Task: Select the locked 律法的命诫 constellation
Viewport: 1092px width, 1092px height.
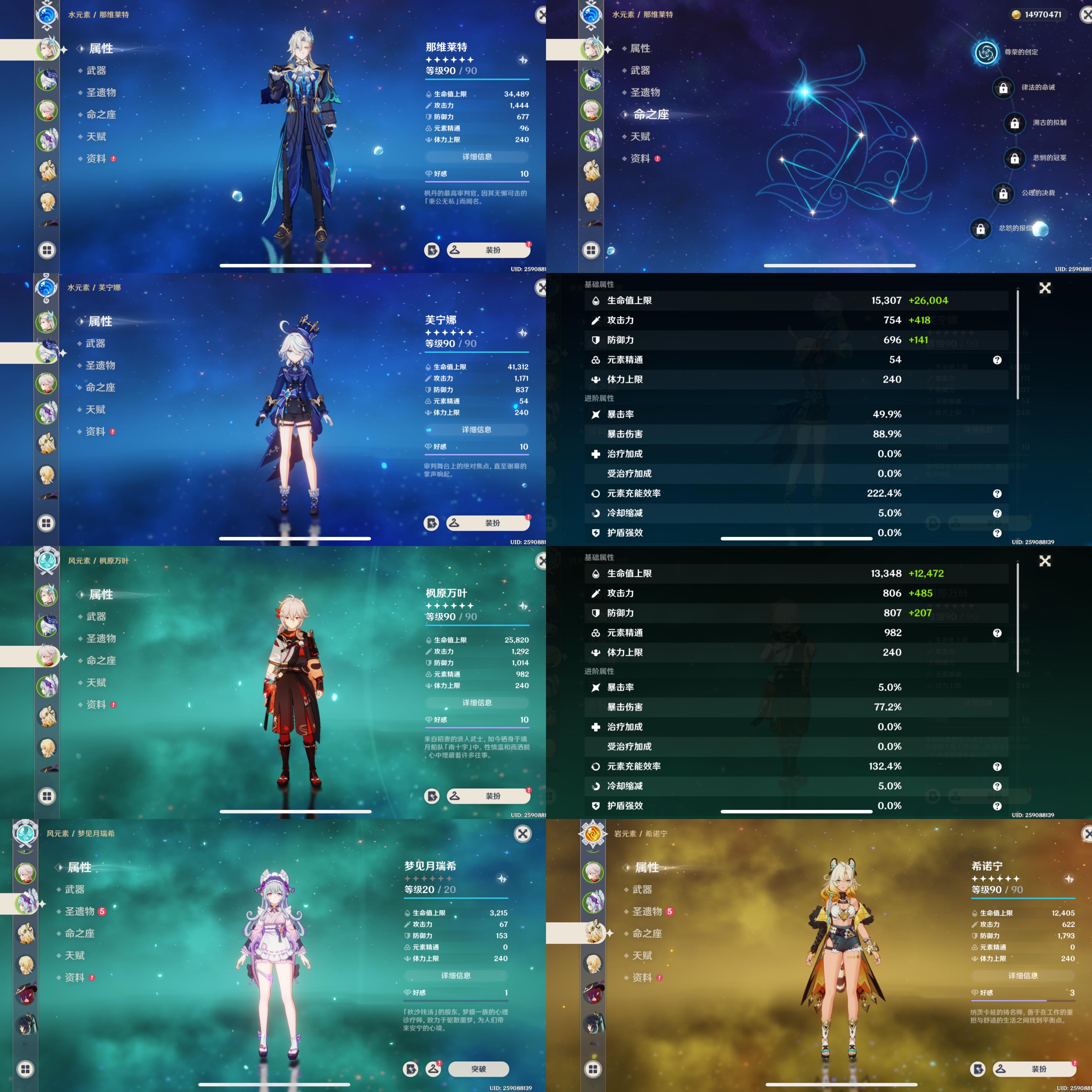Action: coord(1003,88)
